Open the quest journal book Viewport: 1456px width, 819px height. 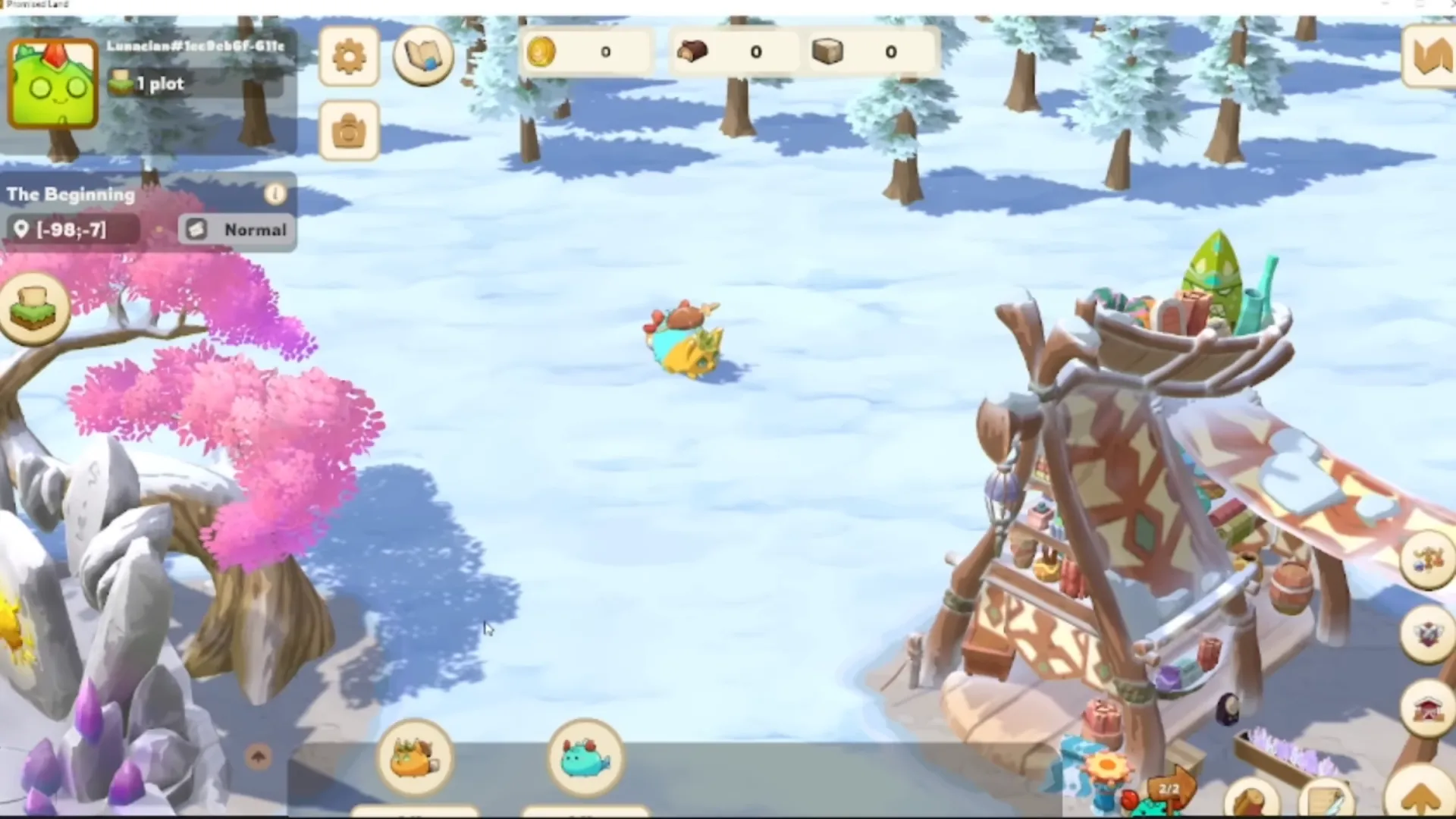point(422,55)
